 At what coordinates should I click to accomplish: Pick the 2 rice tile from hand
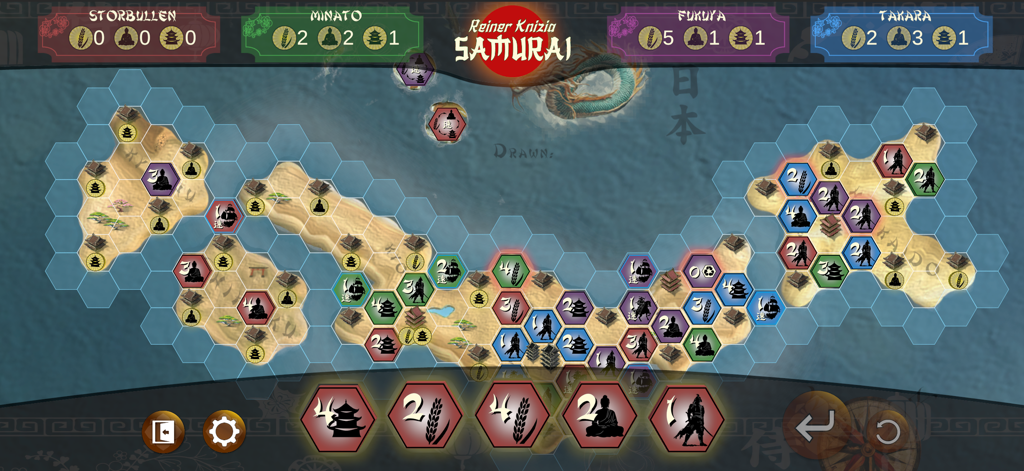click(425, 416)
